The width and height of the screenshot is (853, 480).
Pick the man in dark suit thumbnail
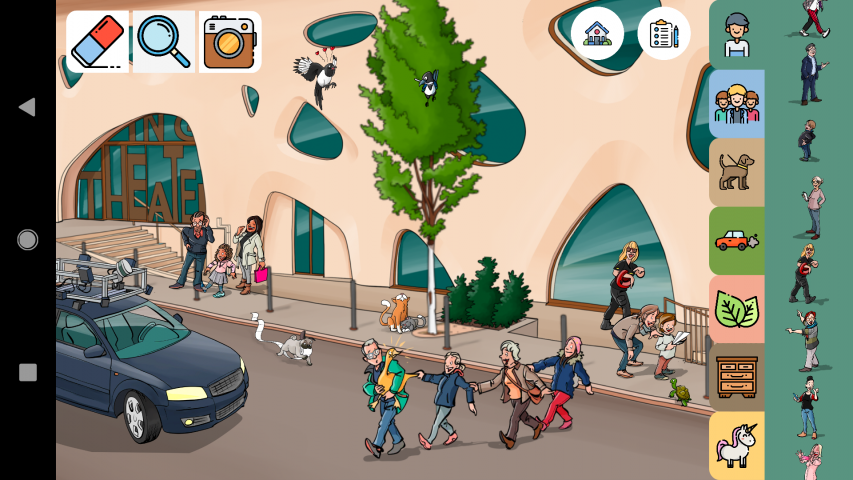click(x=811, y=74)
